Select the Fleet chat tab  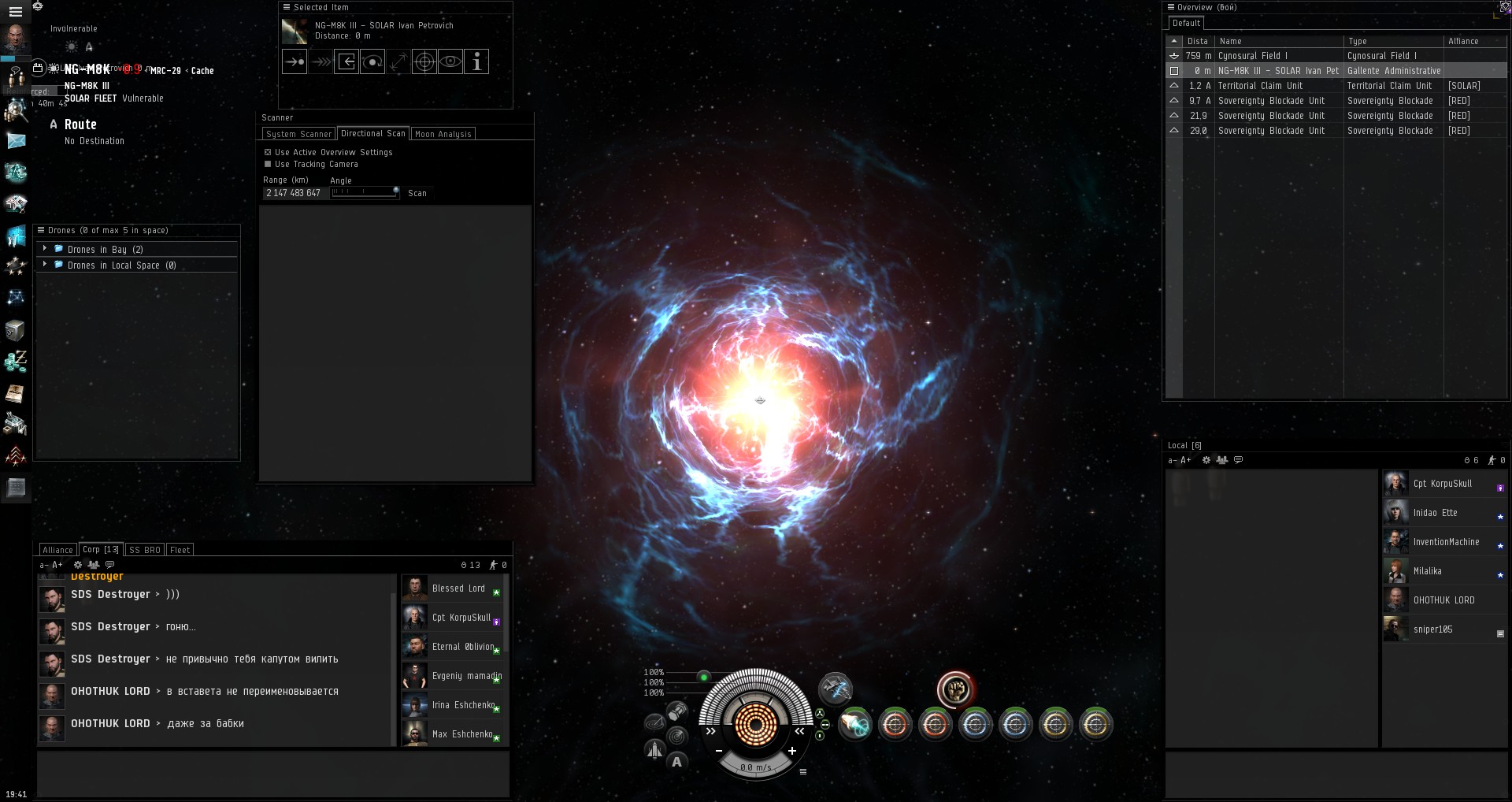[x=180, y=550]
